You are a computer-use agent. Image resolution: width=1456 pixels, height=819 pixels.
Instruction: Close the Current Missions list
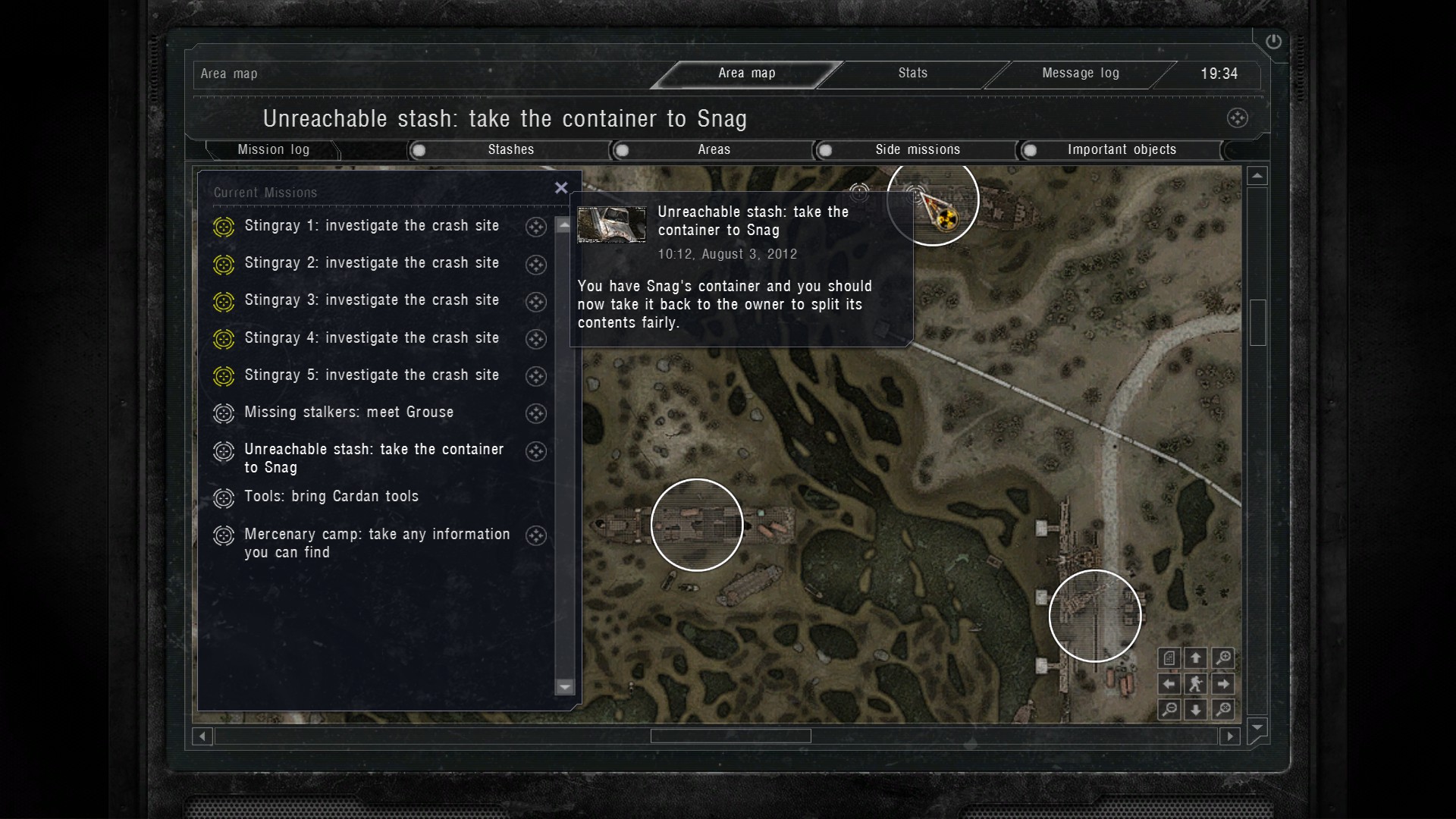click(561, 188)
